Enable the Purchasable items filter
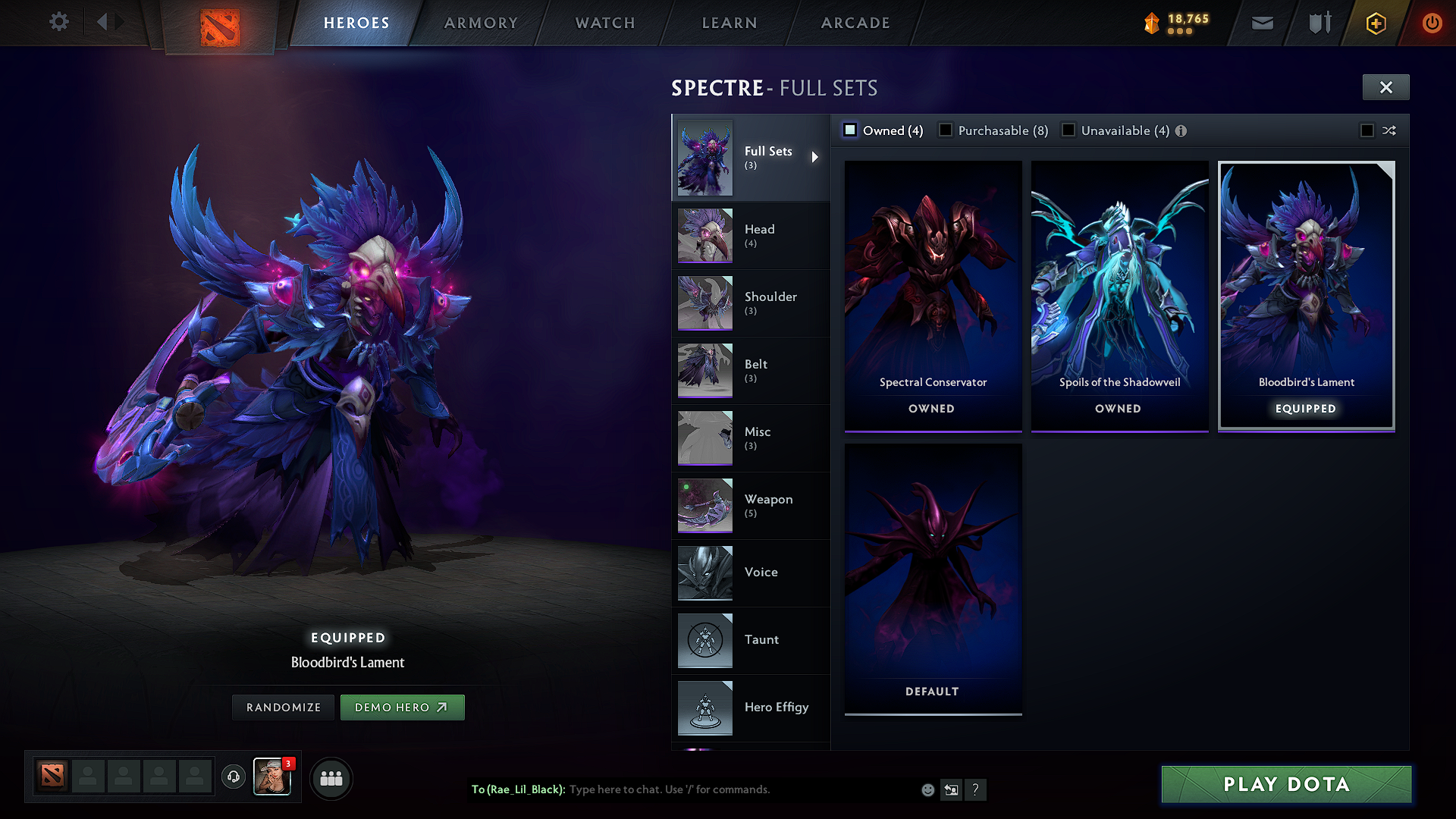Image resolution: width=1456 pixels, height=819 pixels. [946, 130]
